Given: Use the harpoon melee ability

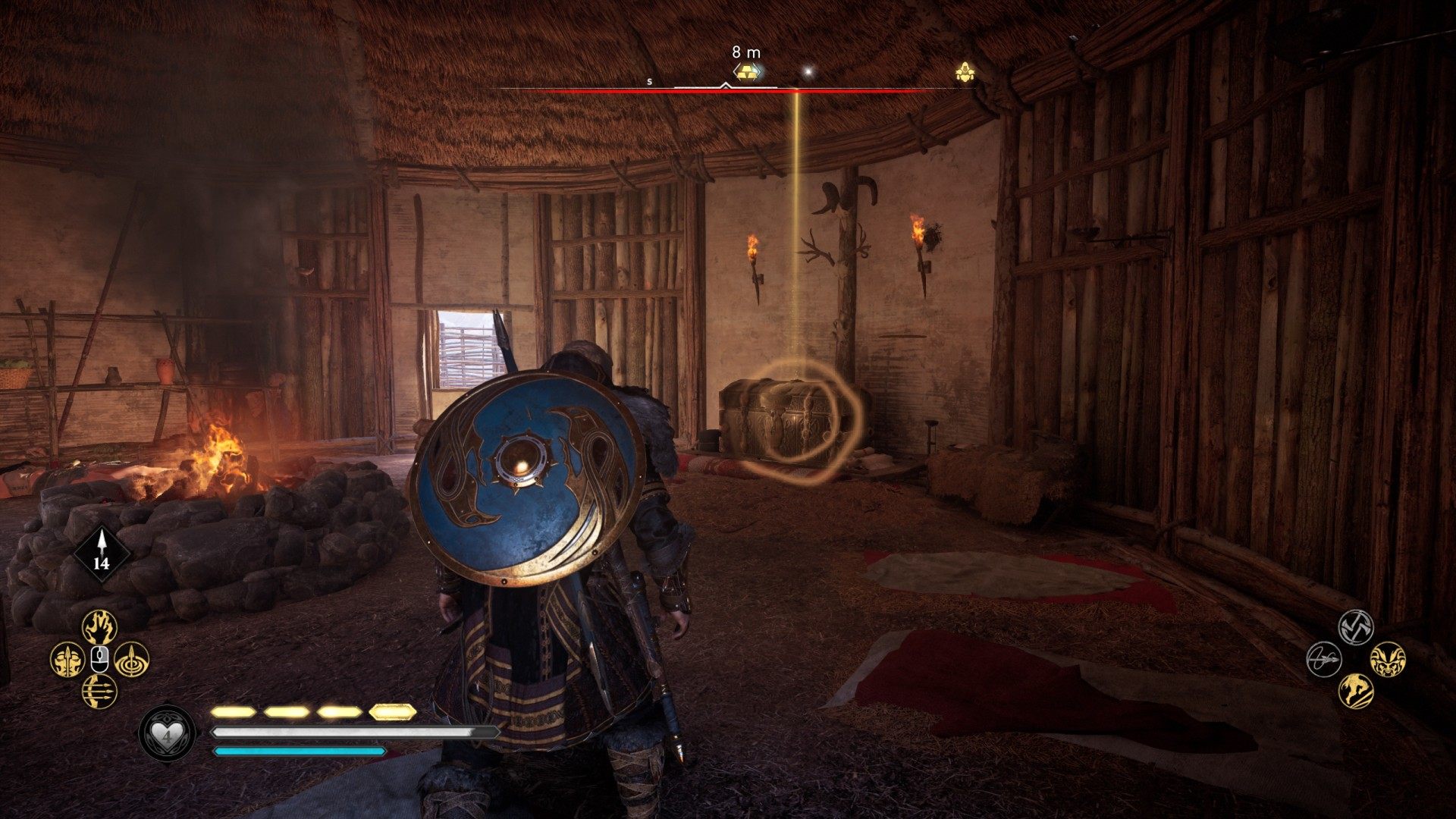Looking at the screenshot, I should 1324,659.
